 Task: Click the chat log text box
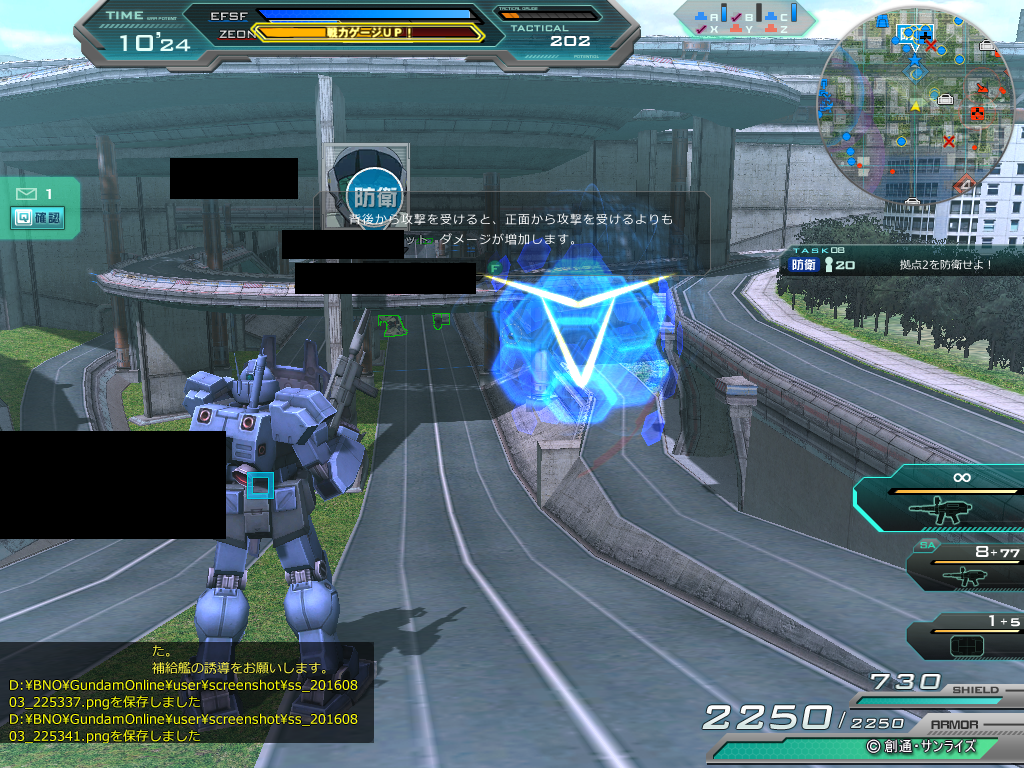[187, 692]
